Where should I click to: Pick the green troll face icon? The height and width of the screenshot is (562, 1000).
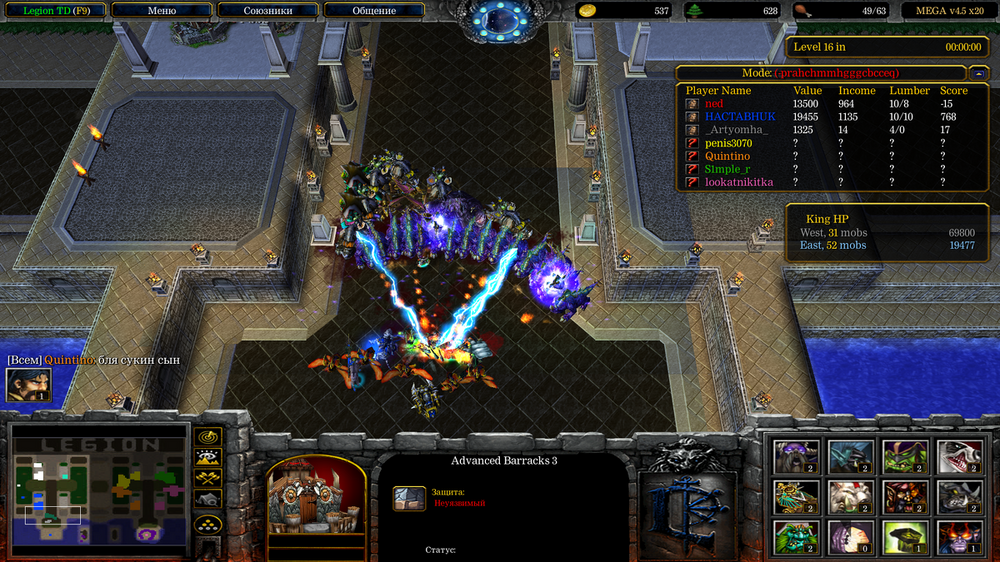(797, 536)
